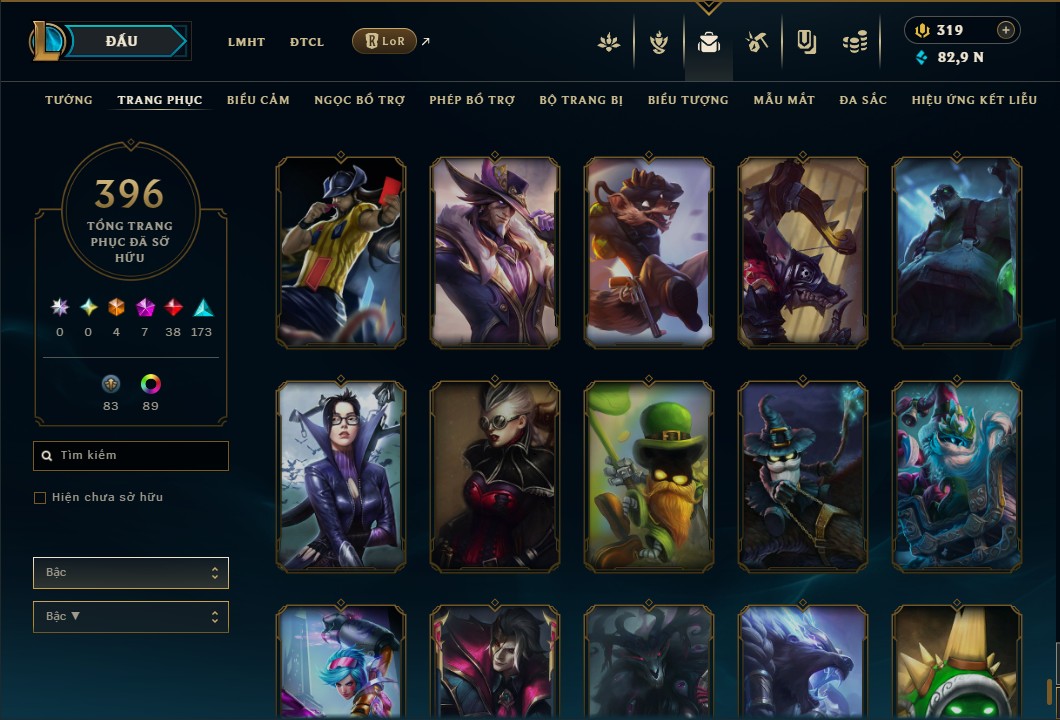This screenshot has width=1060, height=720.
Task: Select the red card referee skin
Action: [x=341, y=252]
